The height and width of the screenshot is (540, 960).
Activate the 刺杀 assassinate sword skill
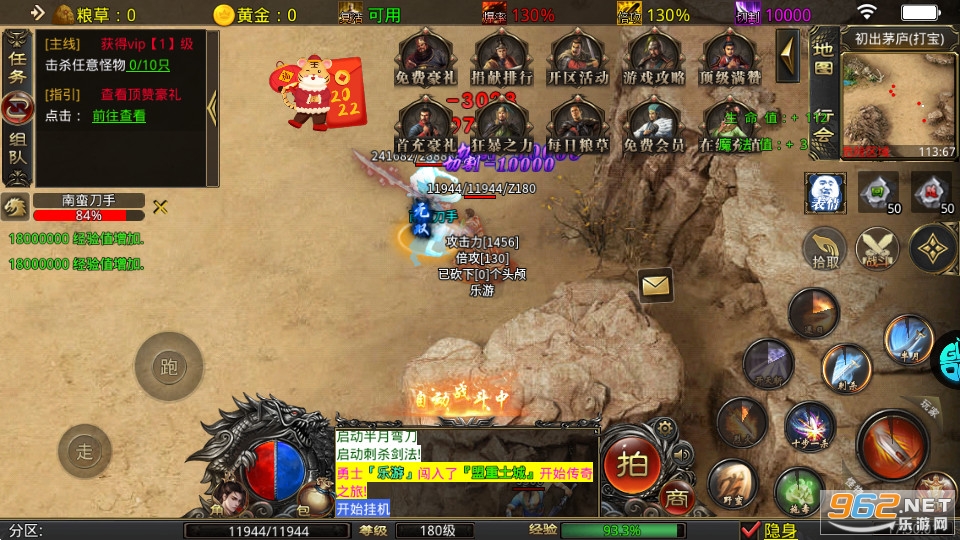(x=846, y=367)
